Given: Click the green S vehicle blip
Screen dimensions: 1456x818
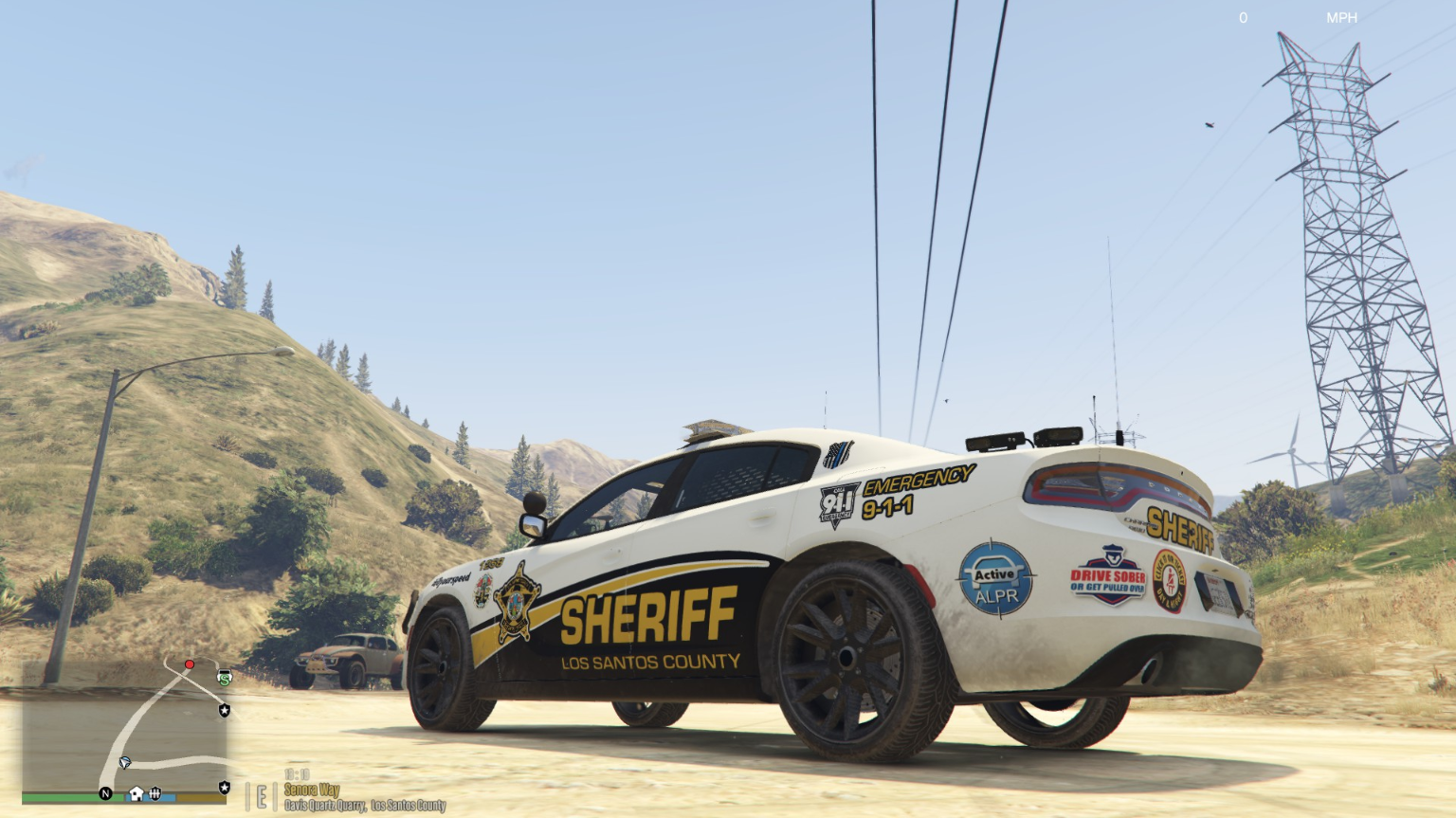Looking at the screenshot, I should click(225, 678).
